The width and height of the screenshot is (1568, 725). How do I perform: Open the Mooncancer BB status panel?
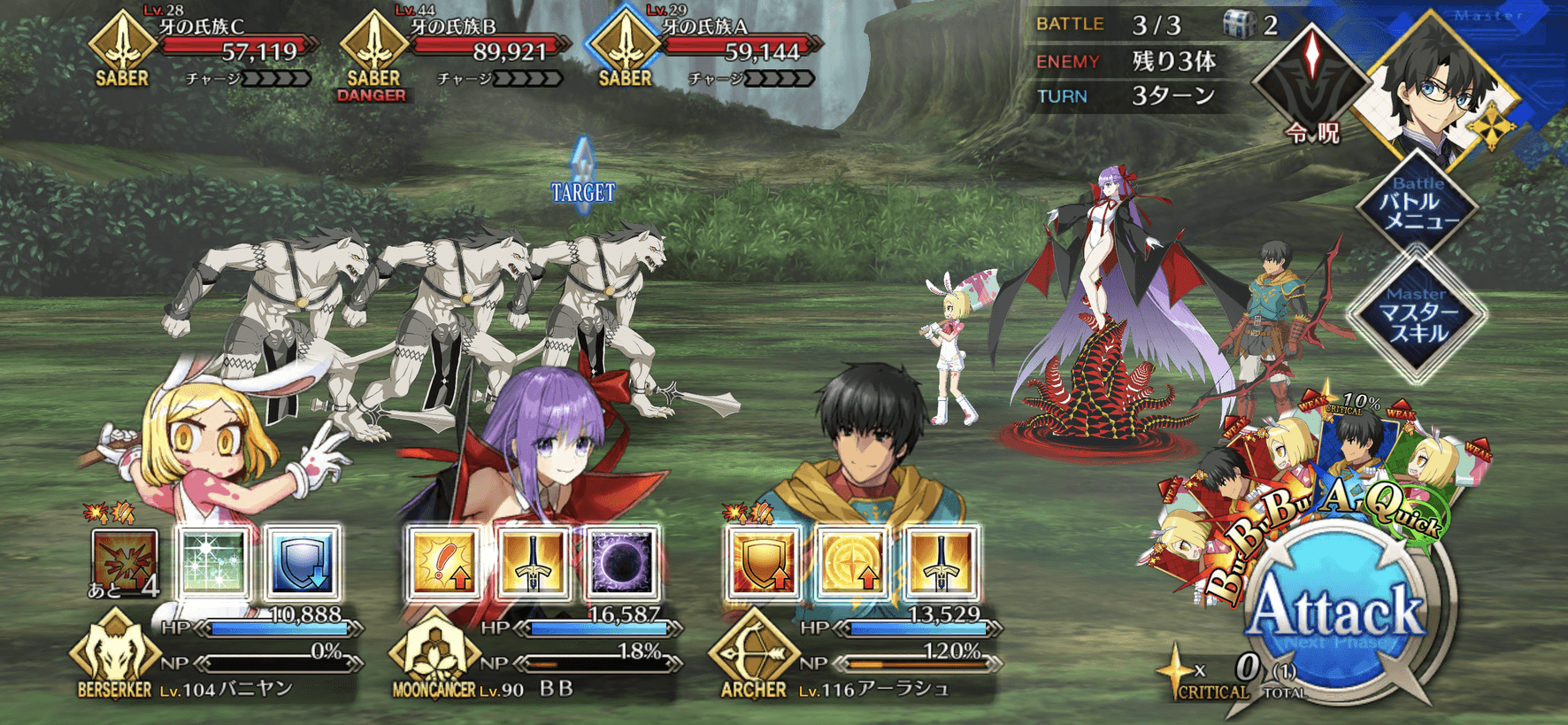pos(535,655)
